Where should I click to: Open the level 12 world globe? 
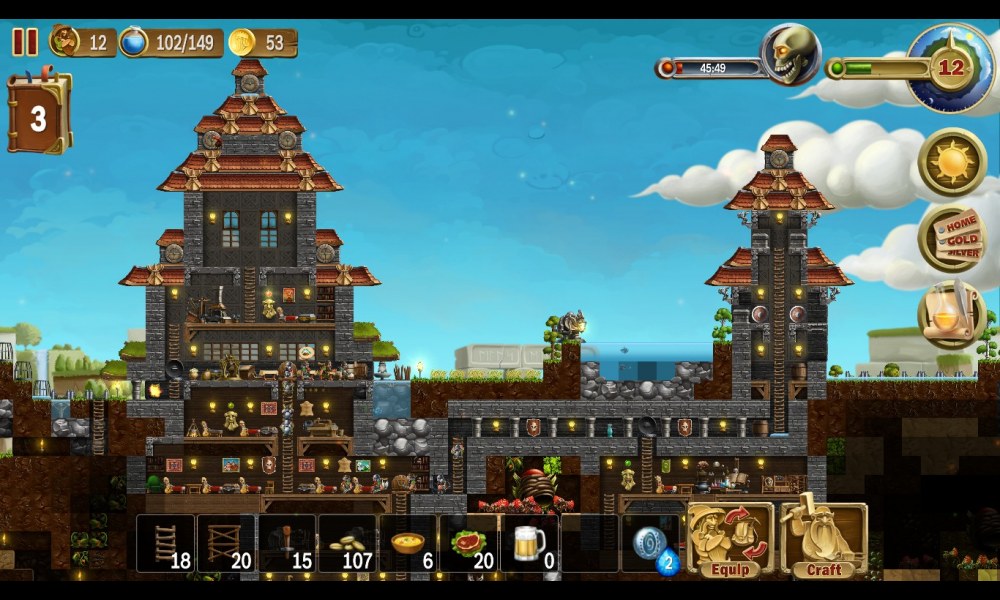coord(950,67)
